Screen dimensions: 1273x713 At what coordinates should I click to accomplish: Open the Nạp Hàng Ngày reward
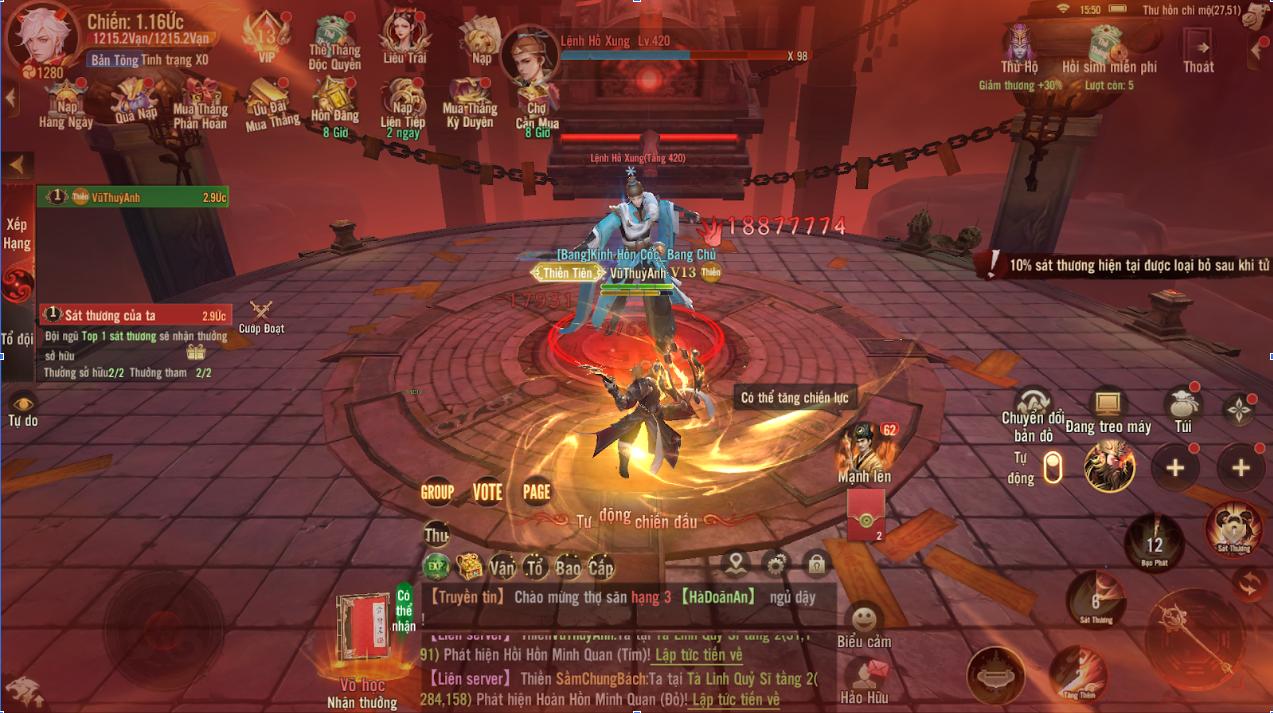tap(66, 102)
